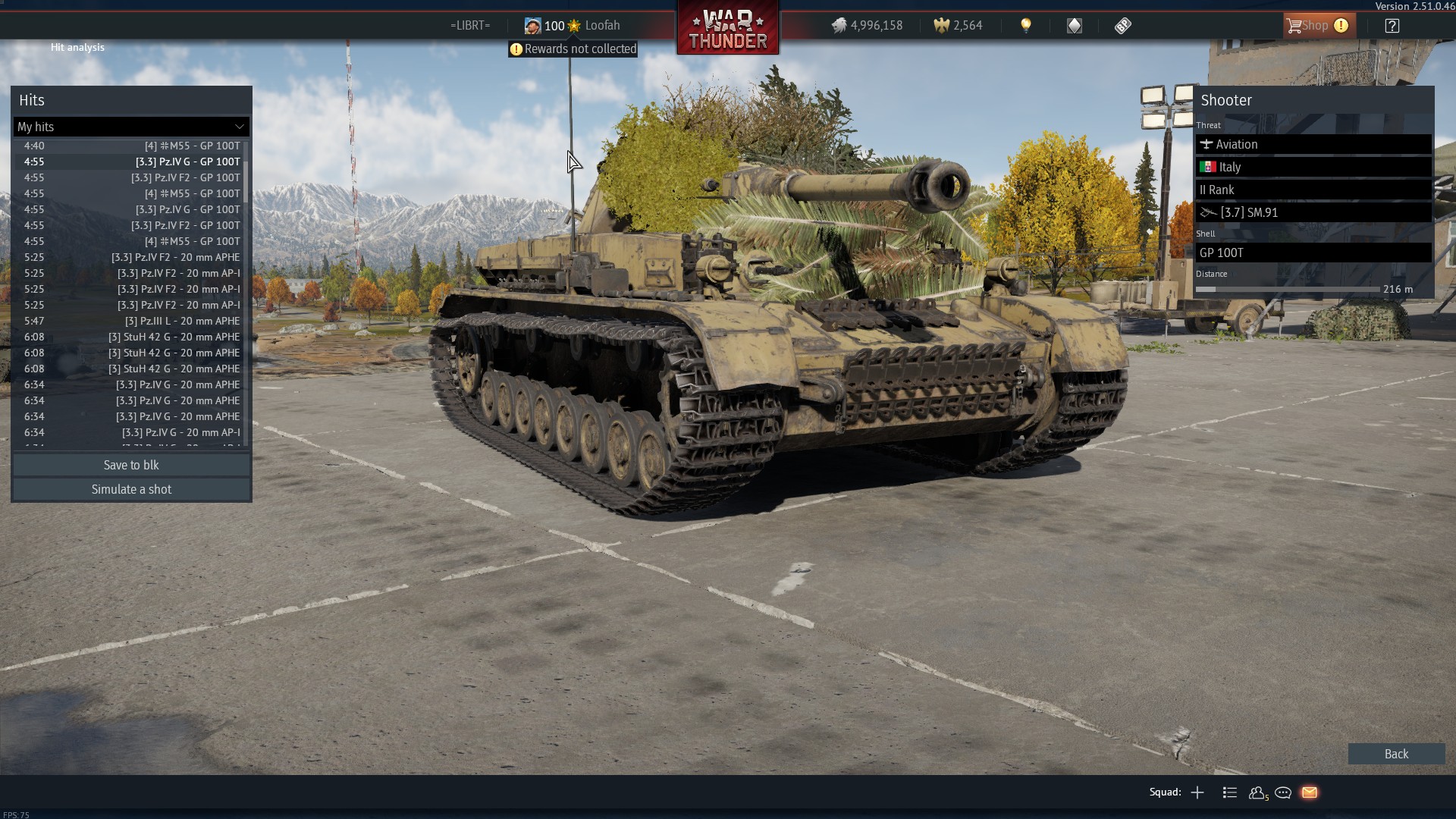The width and height of the screenshot is (1456, 819).
Task: Change shooter country from Italy
Action: click(x=1313, y=167)
